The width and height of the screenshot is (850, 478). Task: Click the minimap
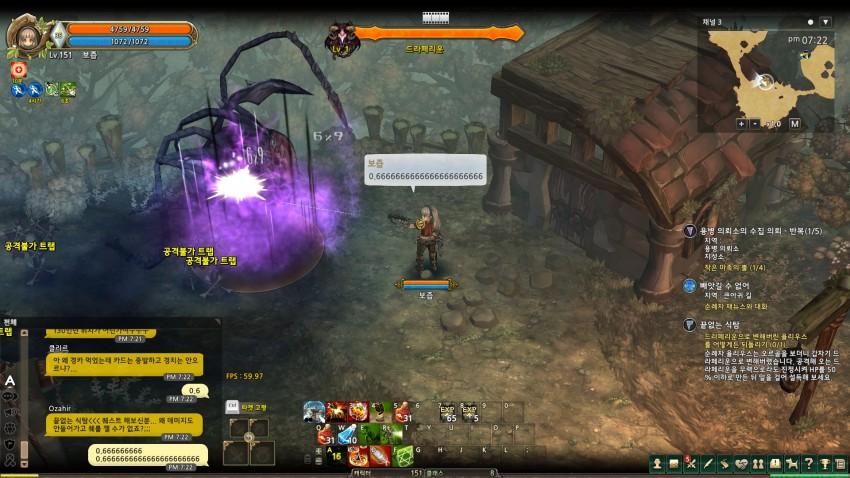pyautogui.click(x=770, y=73)
